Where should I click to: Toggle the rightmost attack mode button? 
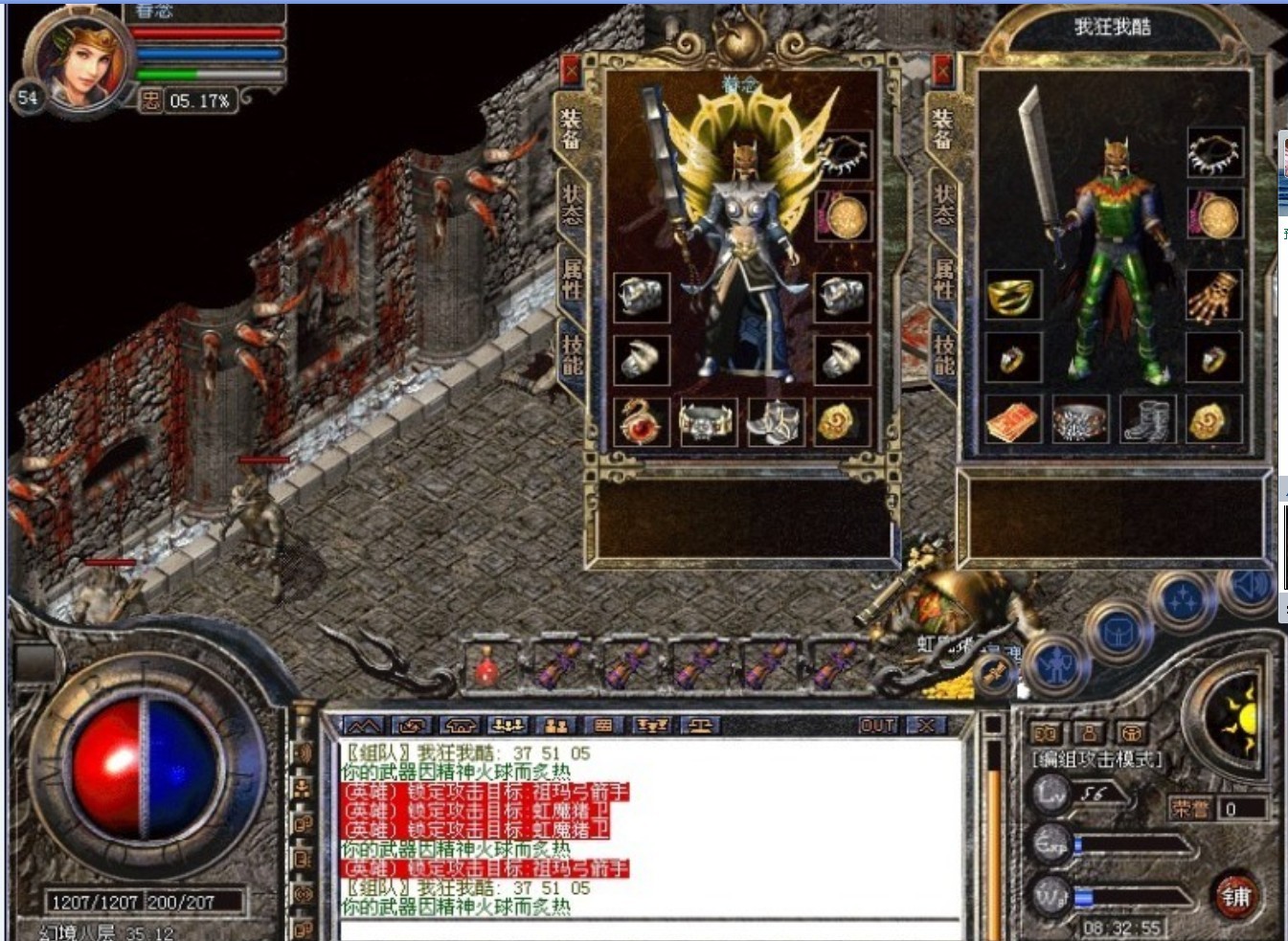[1132, 732]
